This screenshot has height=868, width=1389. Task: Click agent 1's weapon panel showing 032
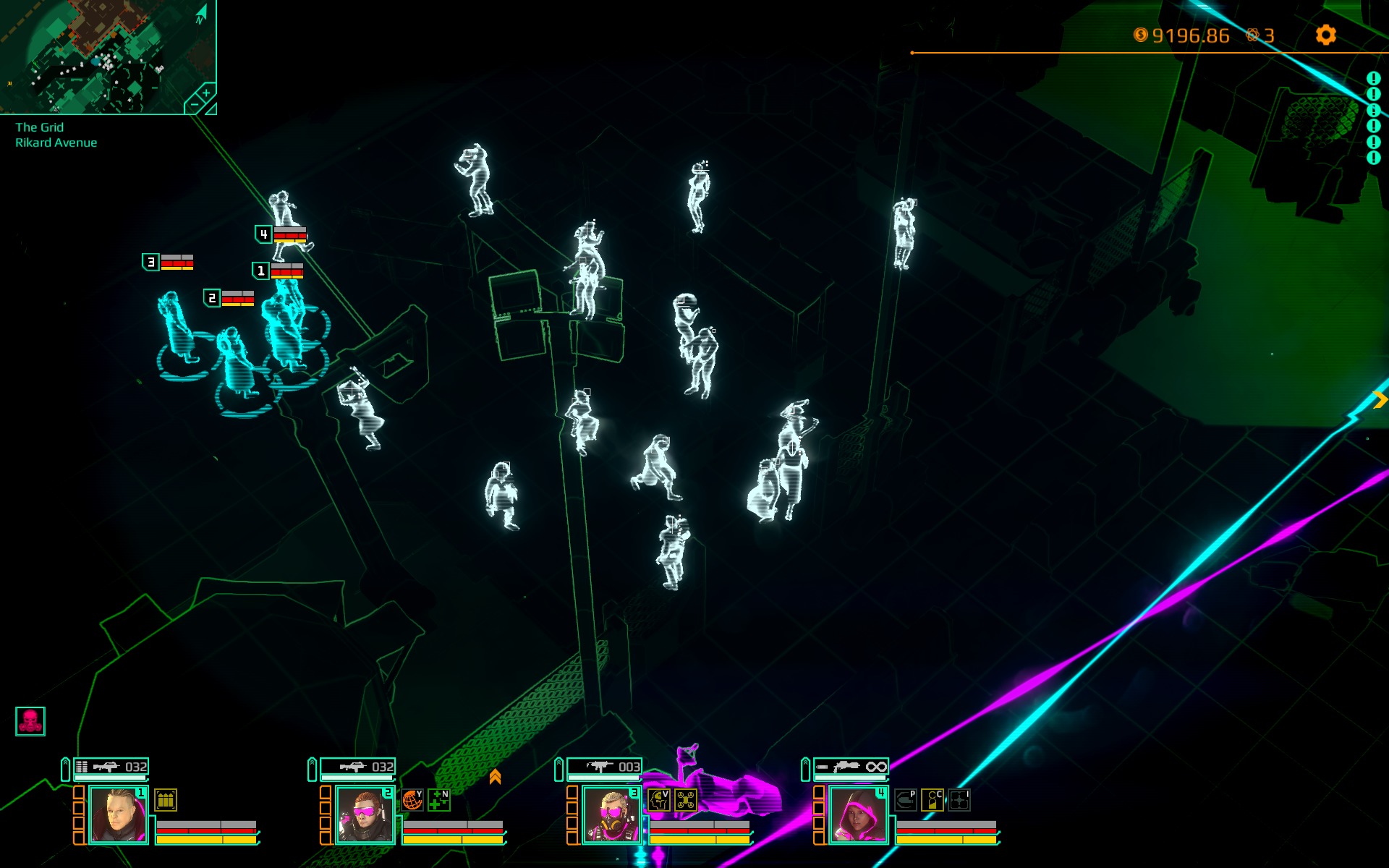tap(111, 767)
